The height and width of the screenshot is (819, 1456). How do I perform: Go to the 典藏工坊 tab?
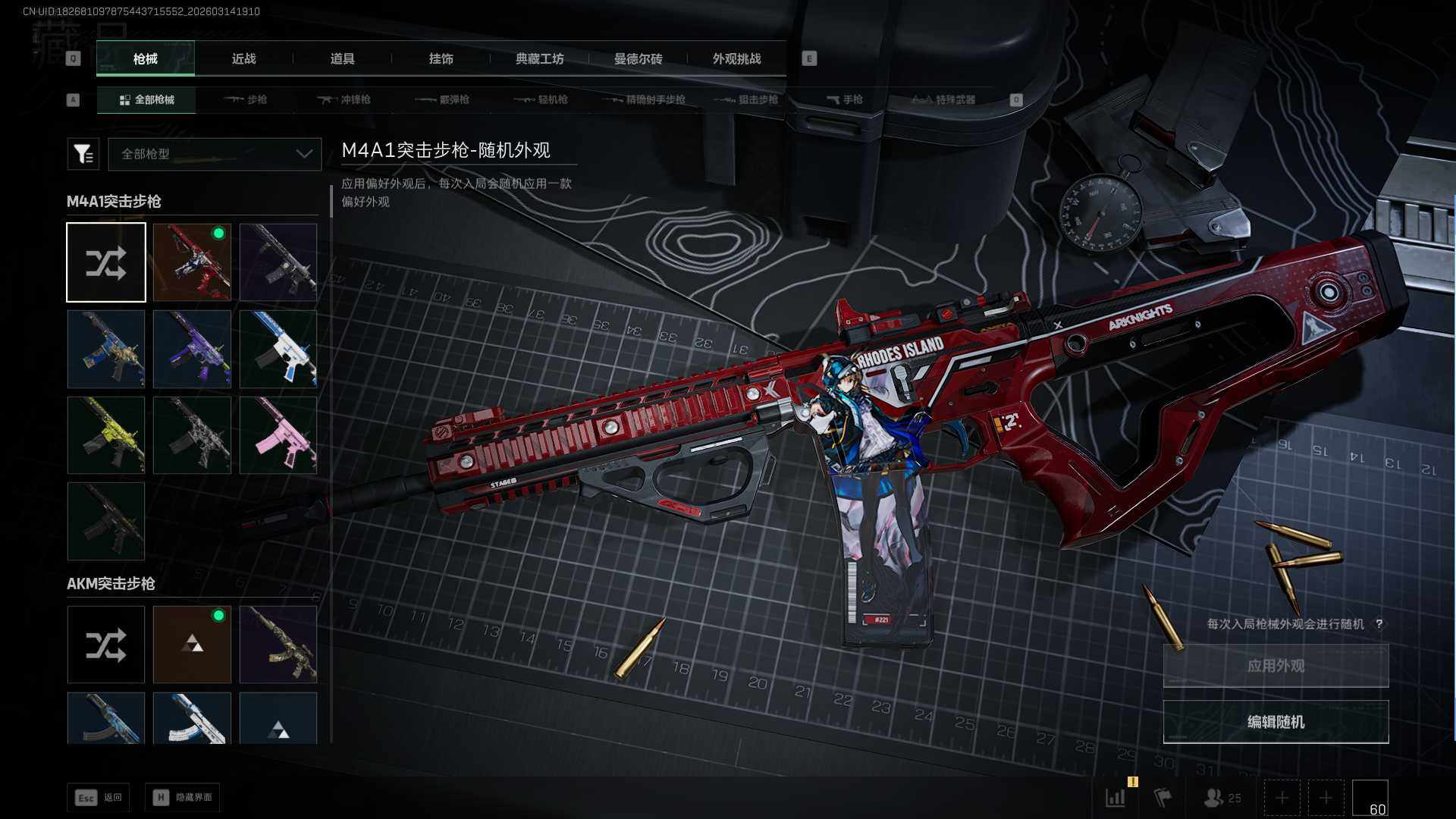(x=539, y=59)
